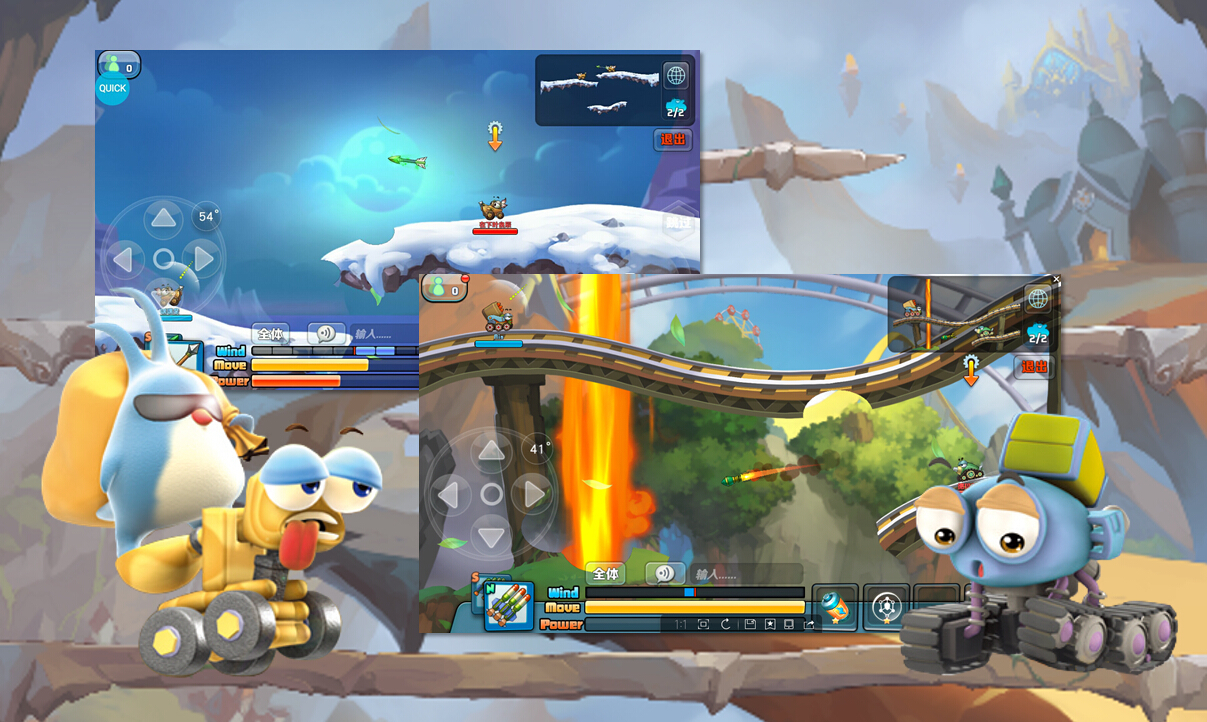
Task: Tap the right arrow on the snow-level d-pad
Action: [204, 260]
